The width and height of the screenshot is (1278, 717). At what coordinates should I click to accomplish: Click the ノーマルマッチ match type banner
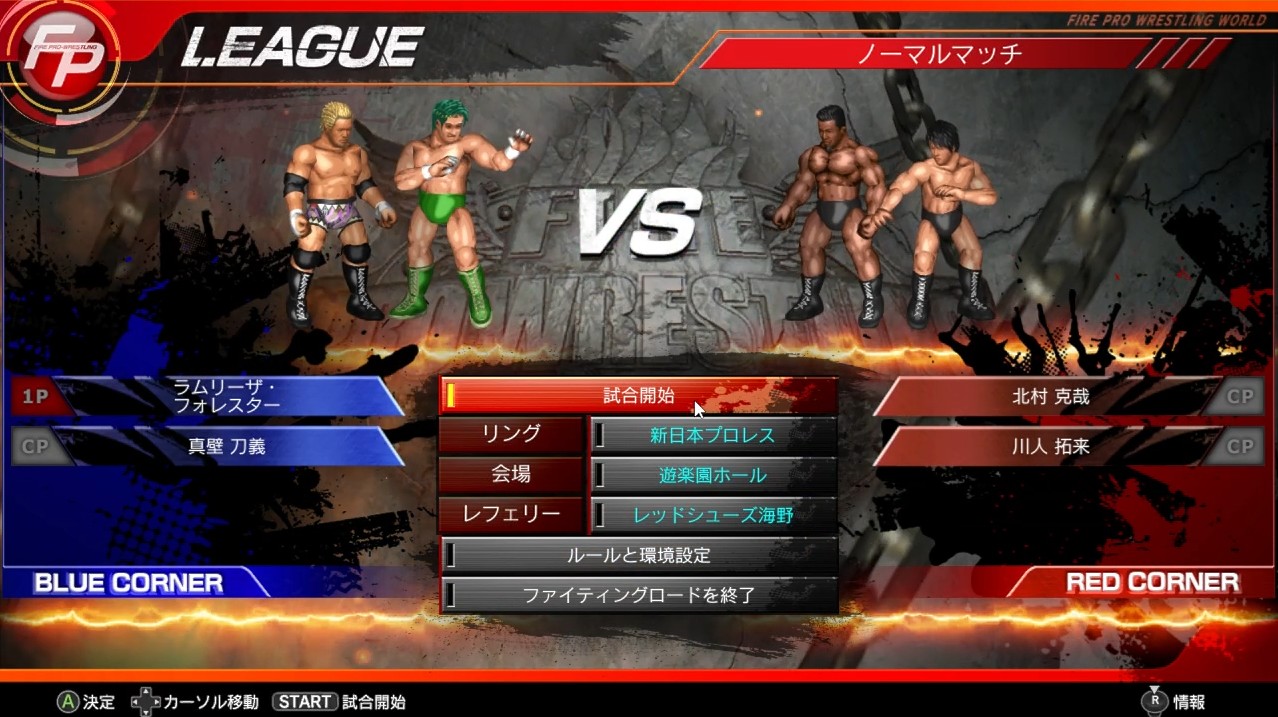(940, 53)
